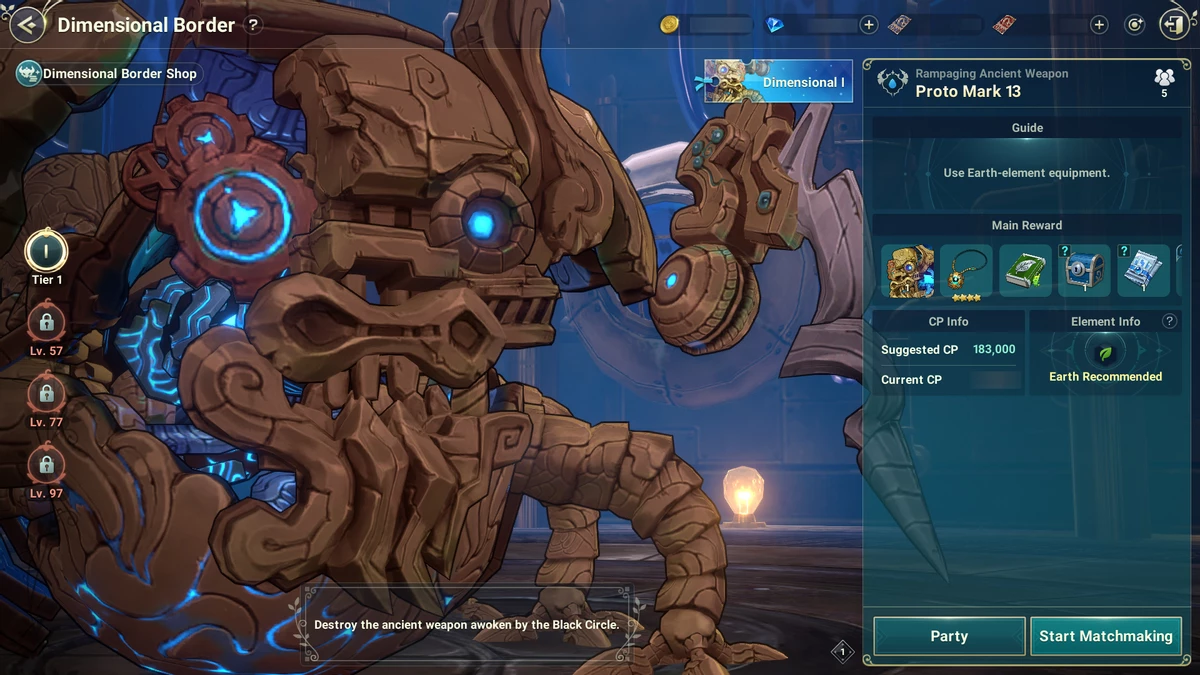This screenshot has height=675, width=1200.
Task: Open the Dimensional Border help question mark
Action: tap(253, 25)
